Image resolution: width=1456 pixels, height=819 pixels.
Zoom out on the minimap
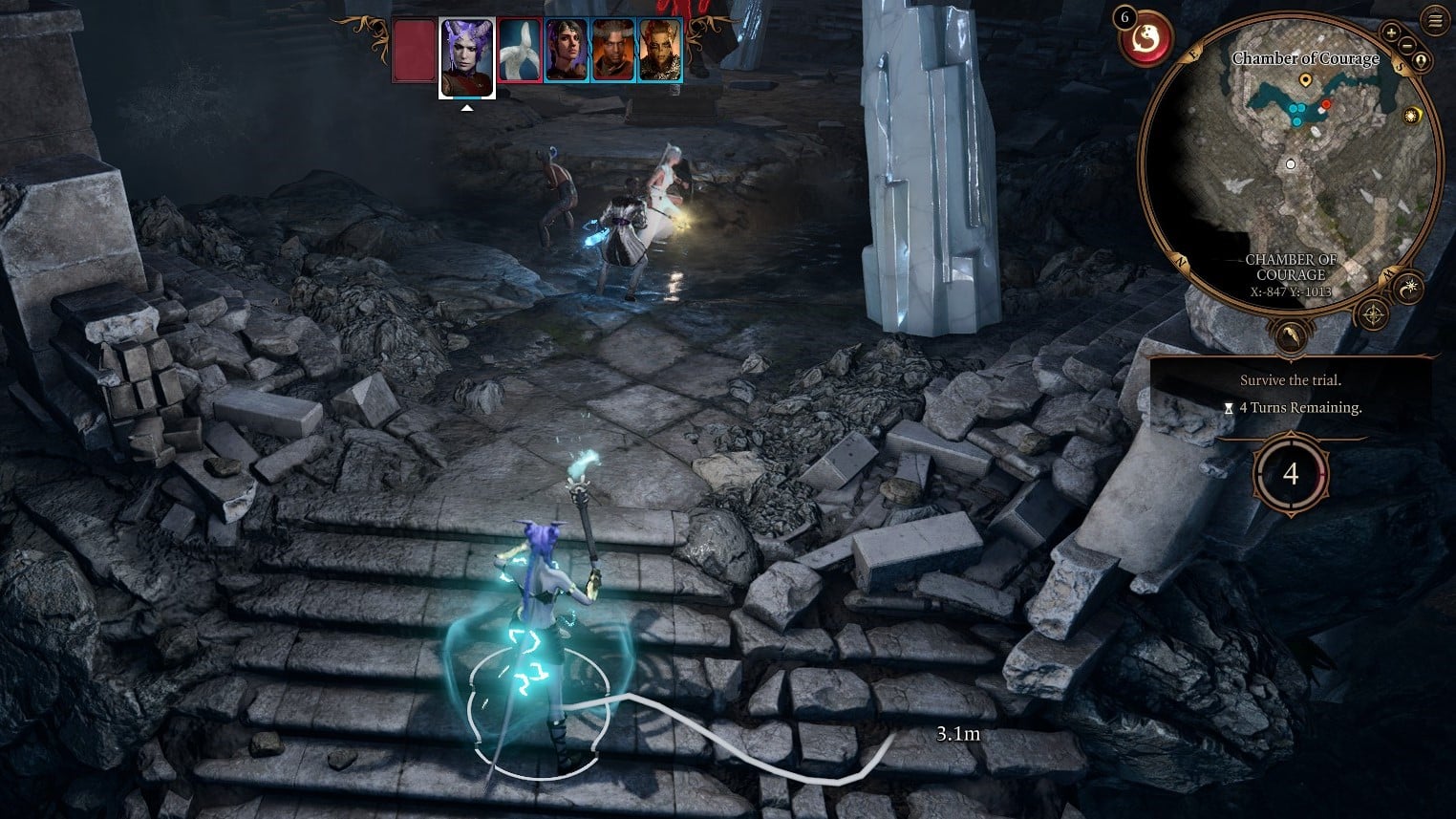pyautogui.click(x=1408, y=44)
